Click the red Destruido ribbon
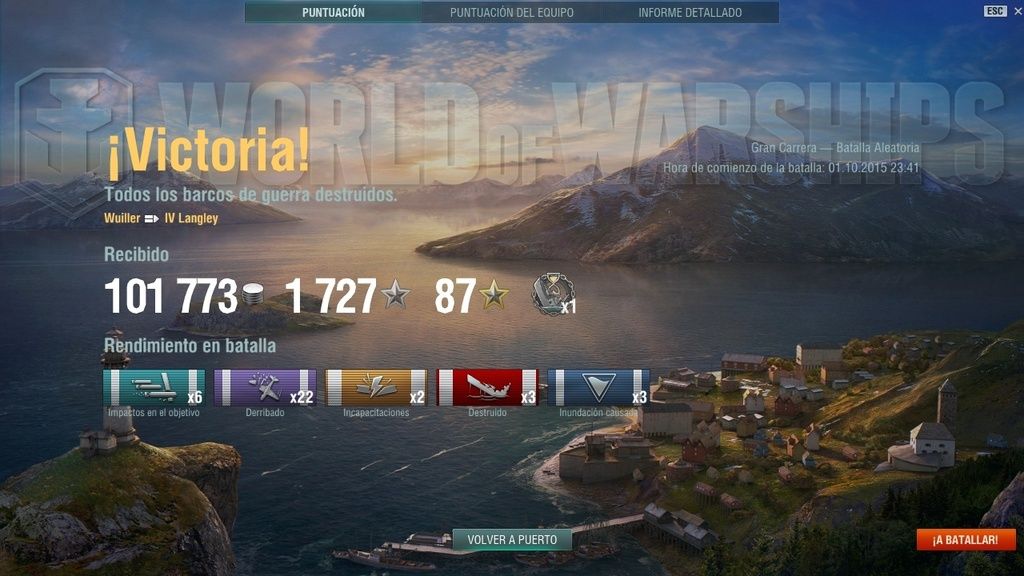This screenshot has width=1024, height=576. (487, 388)
